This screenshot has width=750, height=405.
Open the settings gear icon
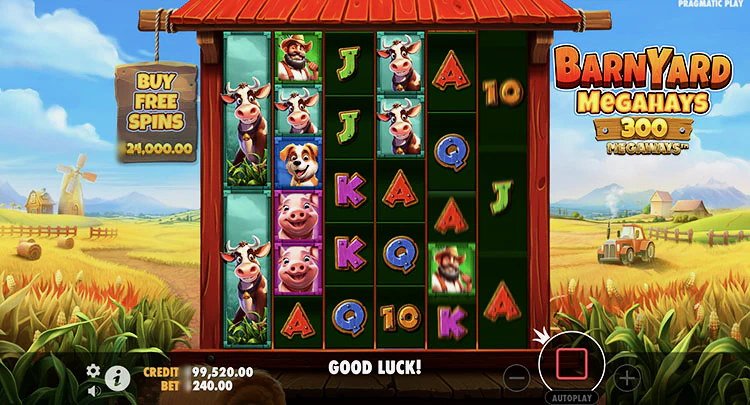94,370
